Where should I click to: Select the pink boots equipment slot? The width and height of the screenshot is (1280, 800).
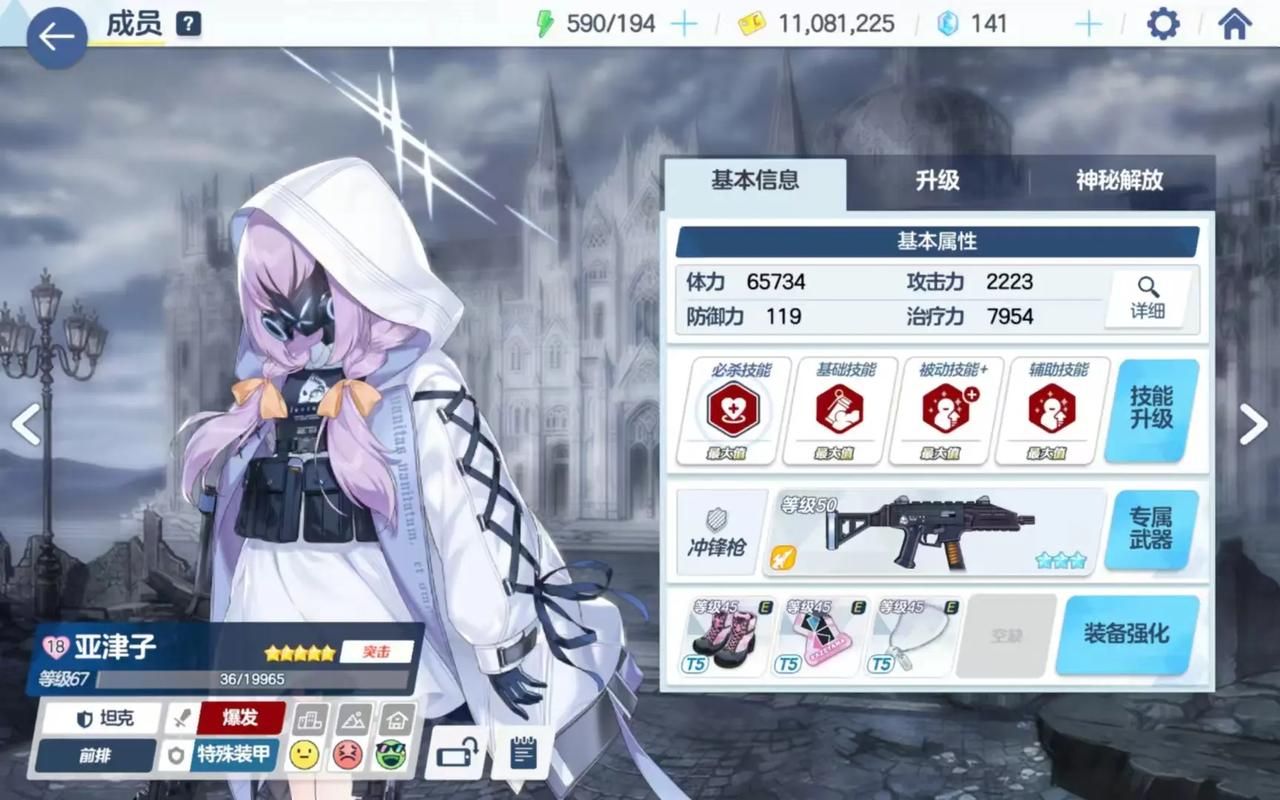[722, 636]
